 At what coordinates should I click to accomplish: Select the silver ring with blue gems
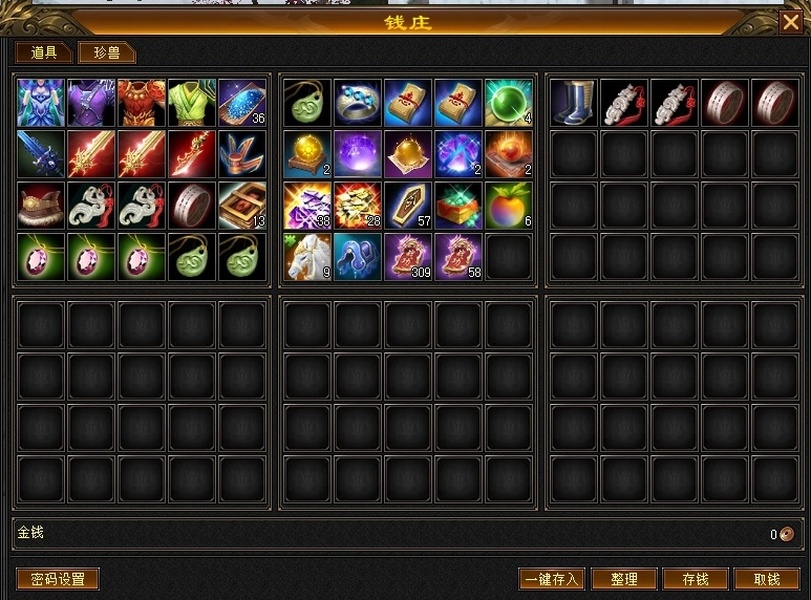pos(358,103)
